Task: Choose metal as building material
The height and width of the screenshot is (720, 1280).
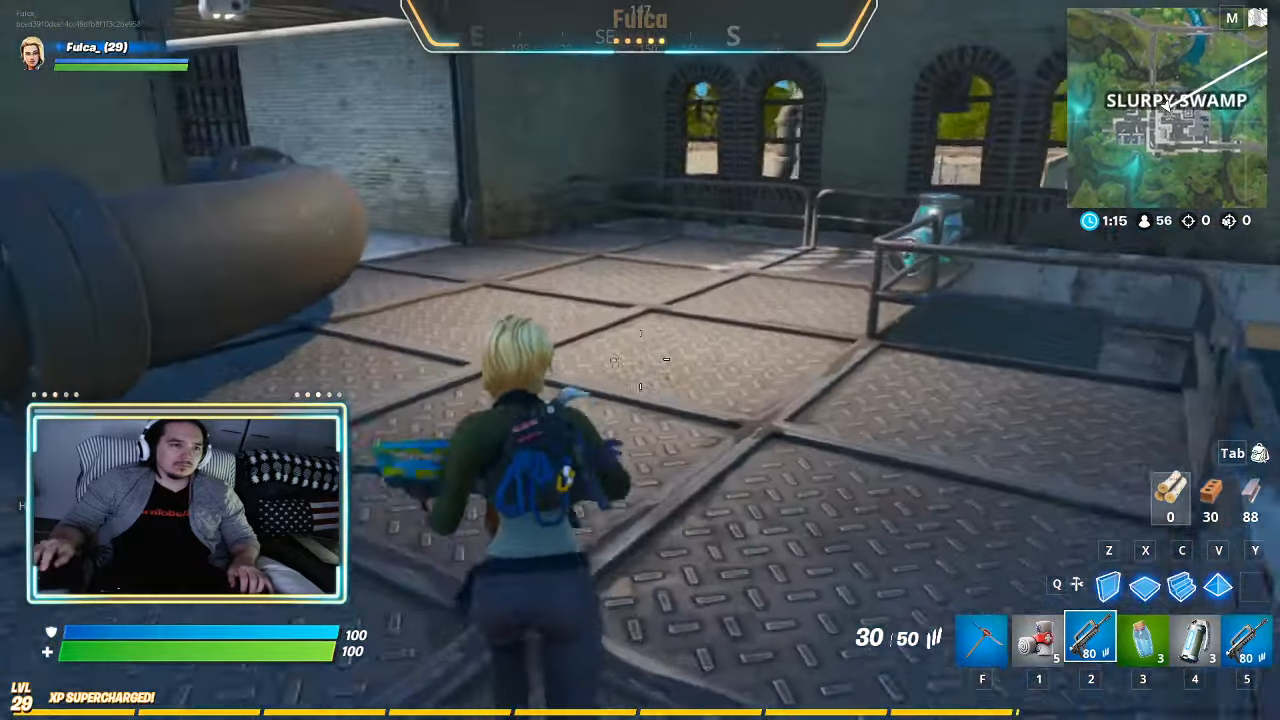Action: point(1250,491)
